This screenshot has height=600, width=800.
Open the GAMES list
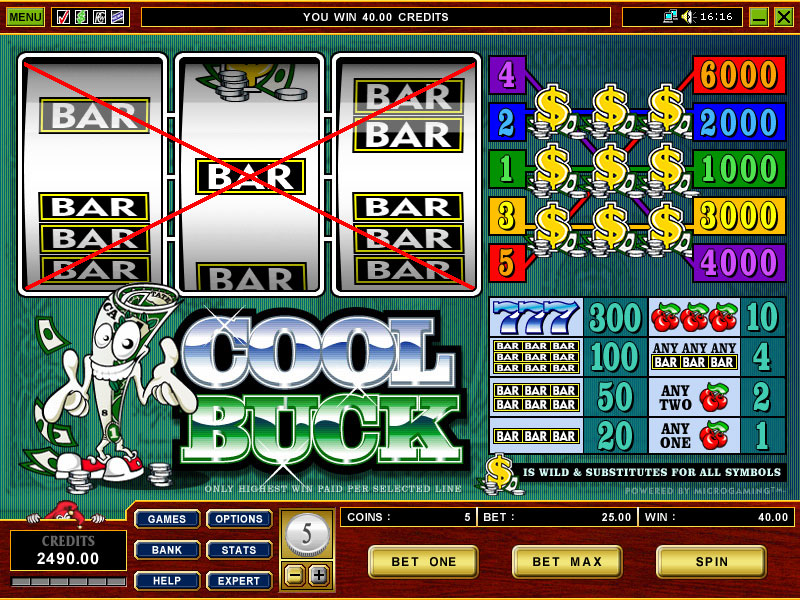coord(167,519)
